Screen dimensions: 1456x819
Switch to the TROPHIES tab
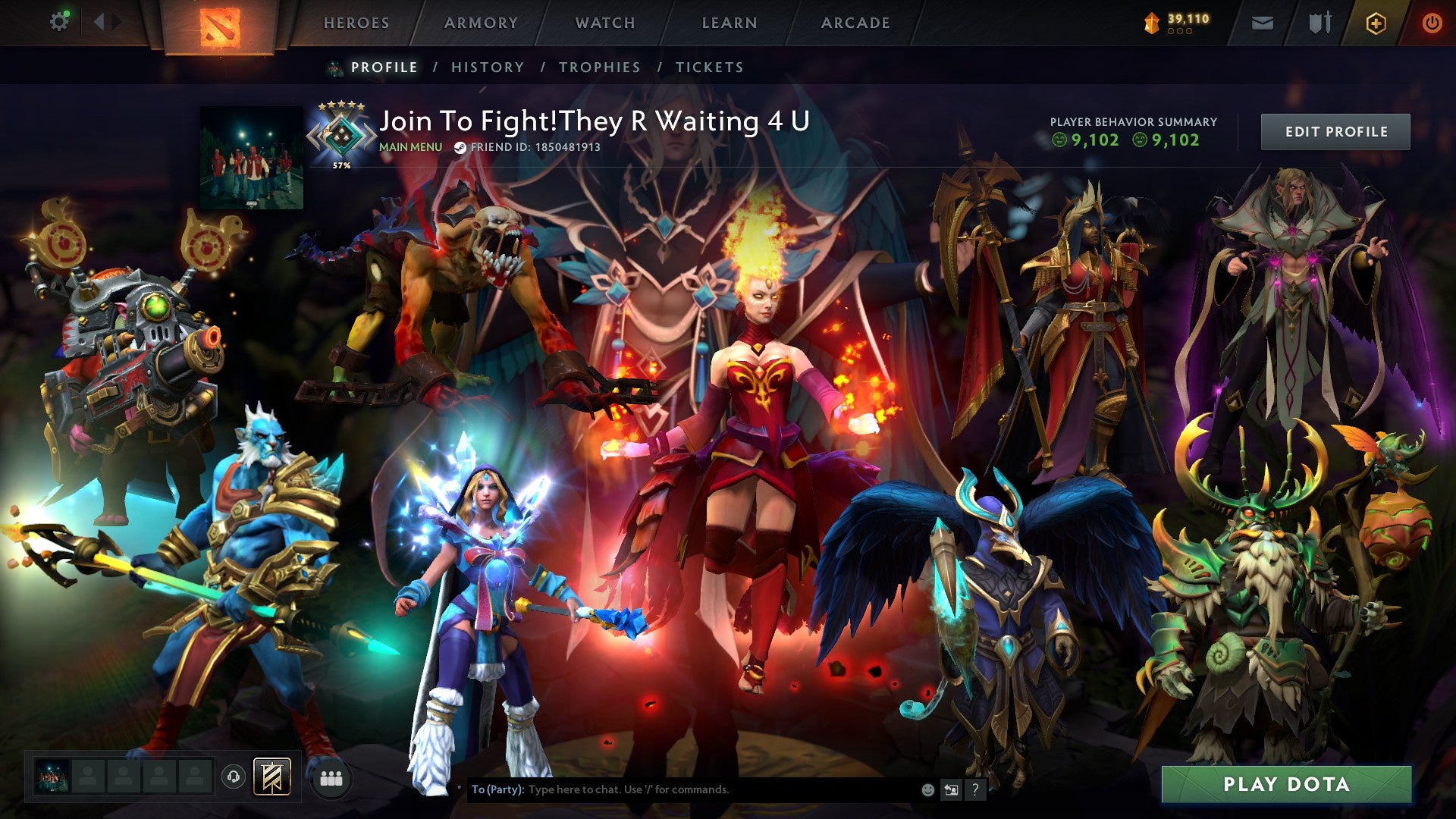click(598, 67)
